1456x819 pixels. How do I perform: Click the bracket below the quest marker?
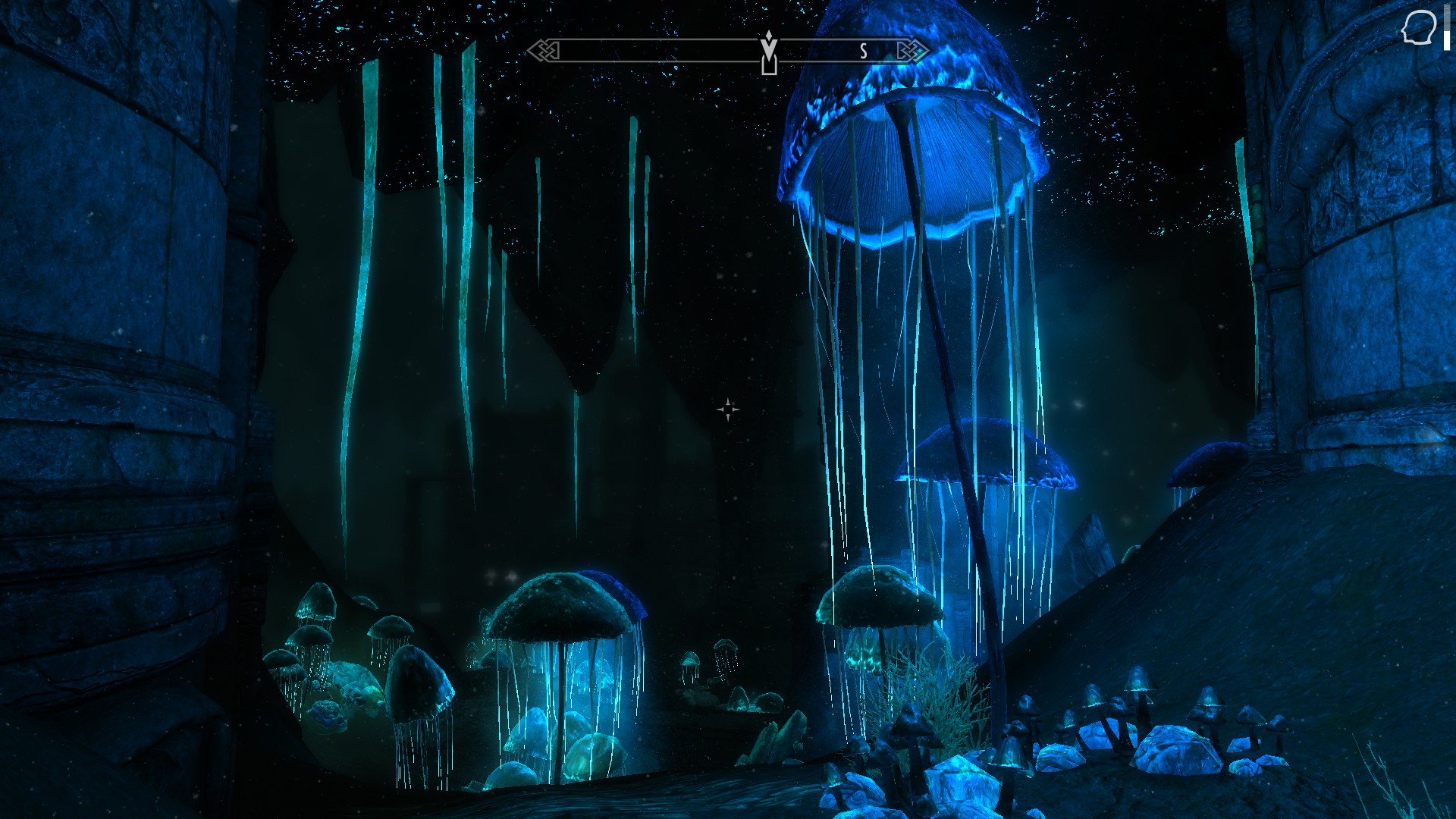[768, 65]
